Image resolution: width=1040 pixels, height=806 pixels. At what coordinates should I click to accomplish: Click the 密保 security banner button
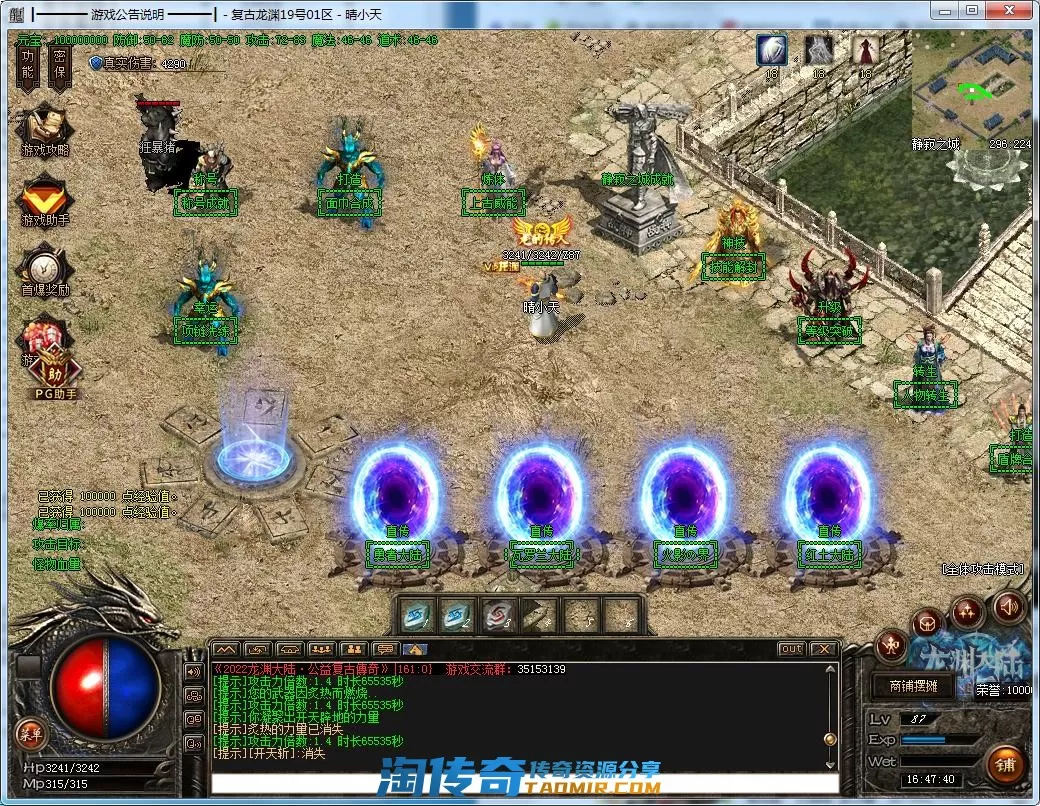(59, 63)
